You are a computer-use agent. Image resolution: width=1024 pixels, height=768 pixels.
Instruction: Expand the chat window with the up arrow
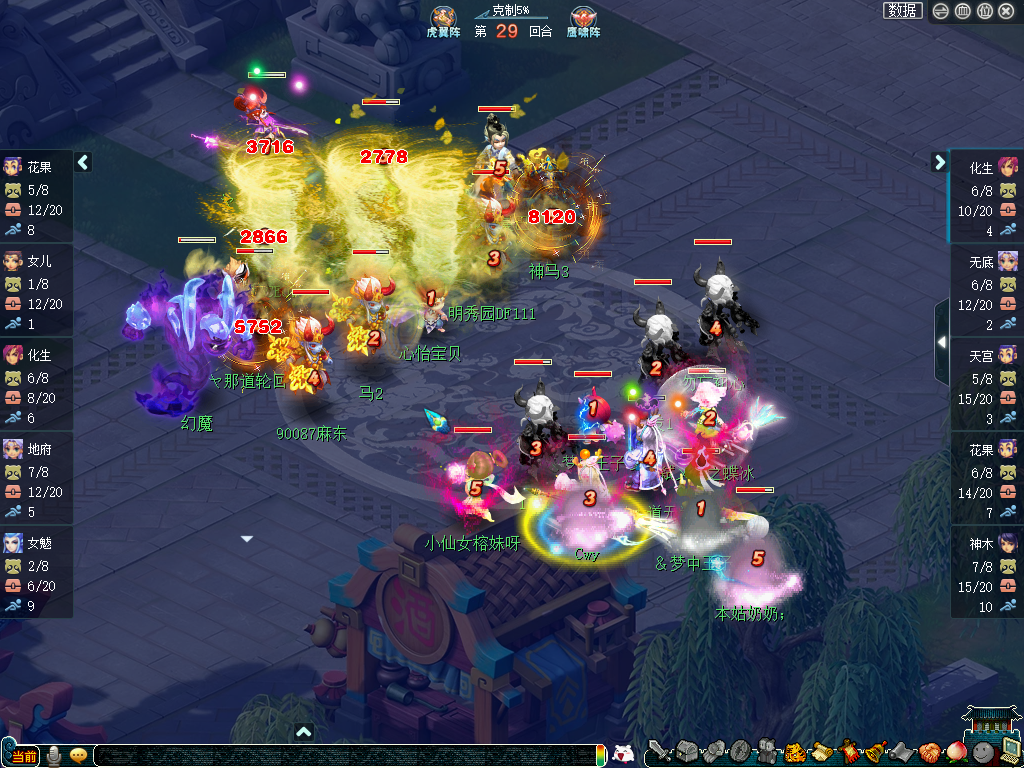tap(304, 732)
